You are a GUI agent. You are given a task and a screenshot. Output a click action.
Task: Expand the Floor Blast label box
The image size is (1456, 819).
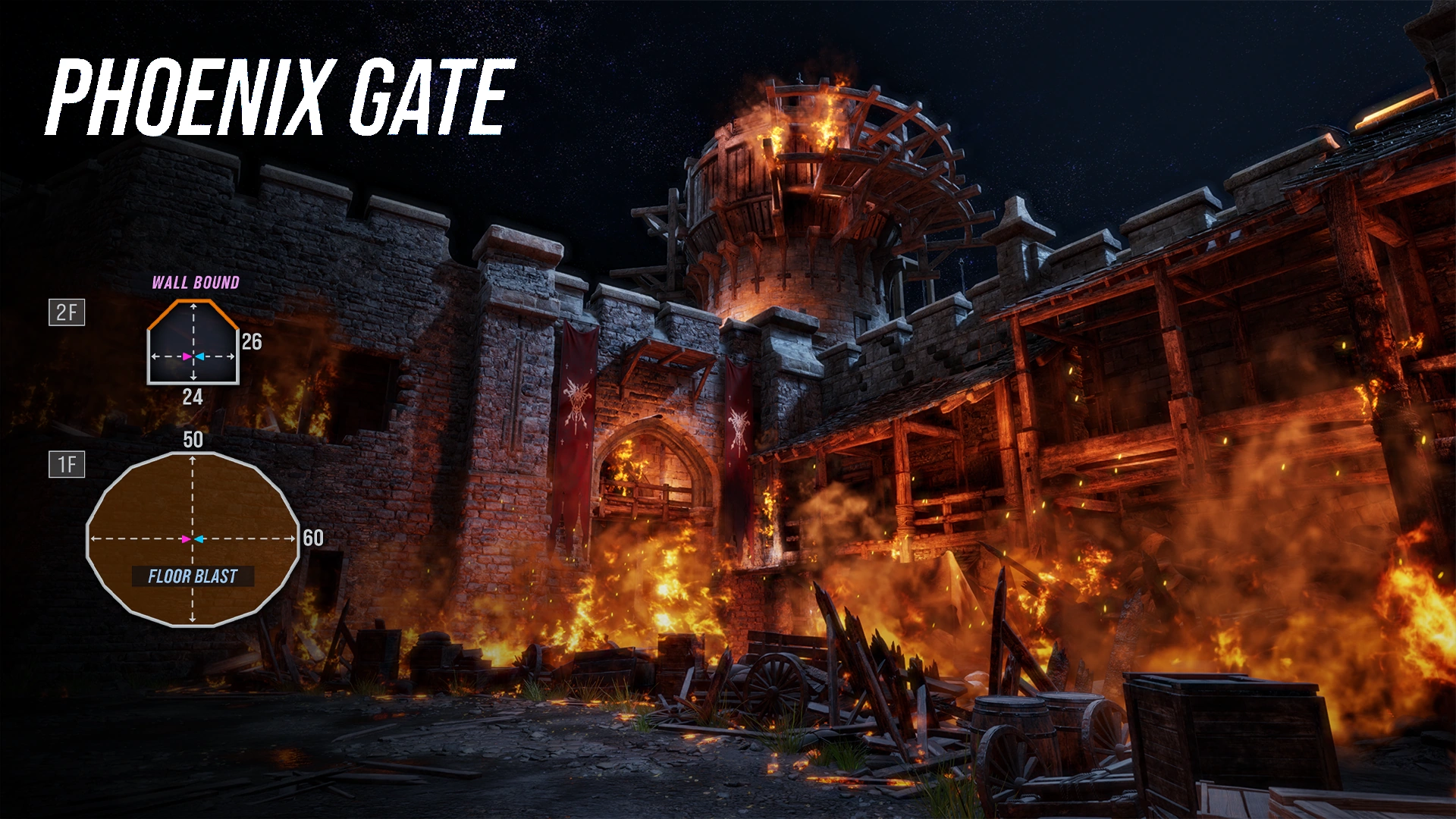click(x=193, y=576)
